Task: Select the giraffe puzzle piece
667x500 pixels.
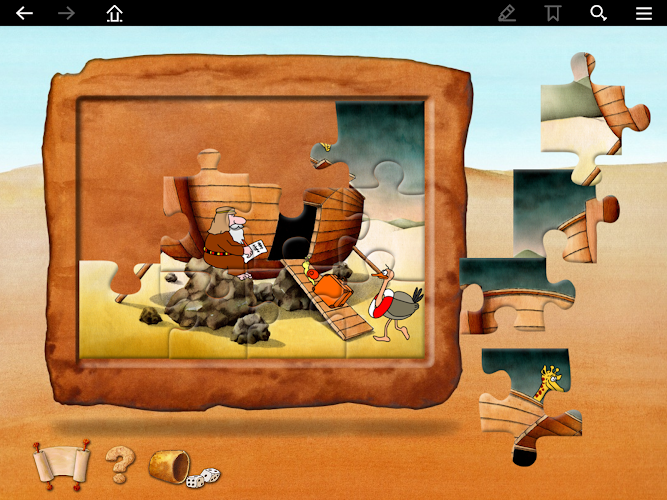Action: 530,405
